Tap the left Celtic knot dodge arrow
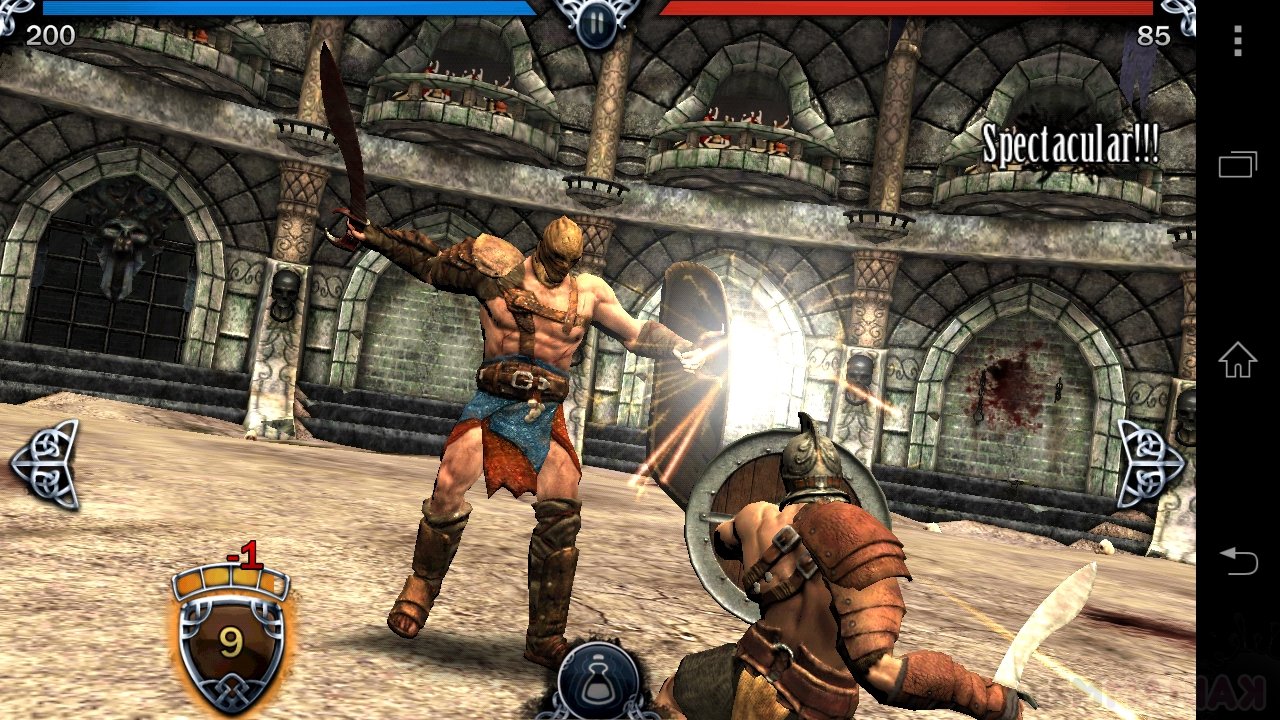 (46, 464)
